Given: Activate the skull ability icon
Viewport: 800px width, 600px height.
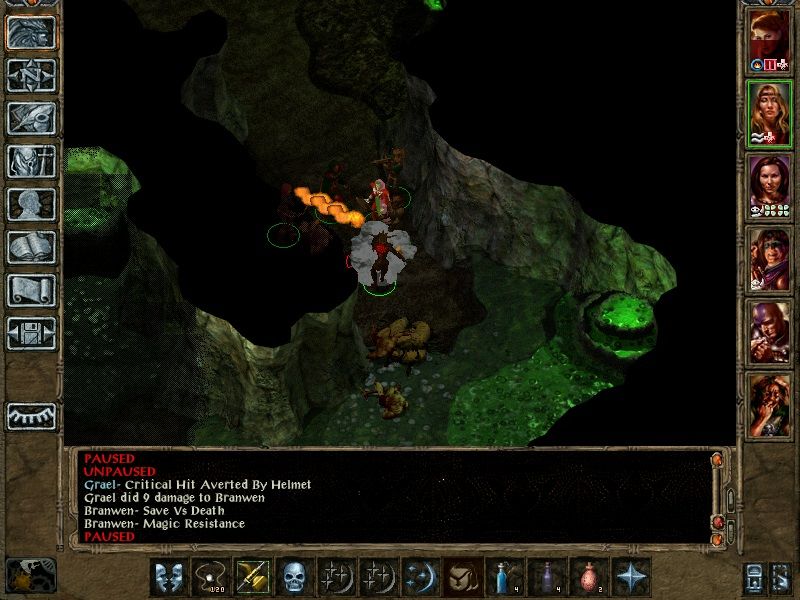Looking at the screenshot, I should pos(294,578).
